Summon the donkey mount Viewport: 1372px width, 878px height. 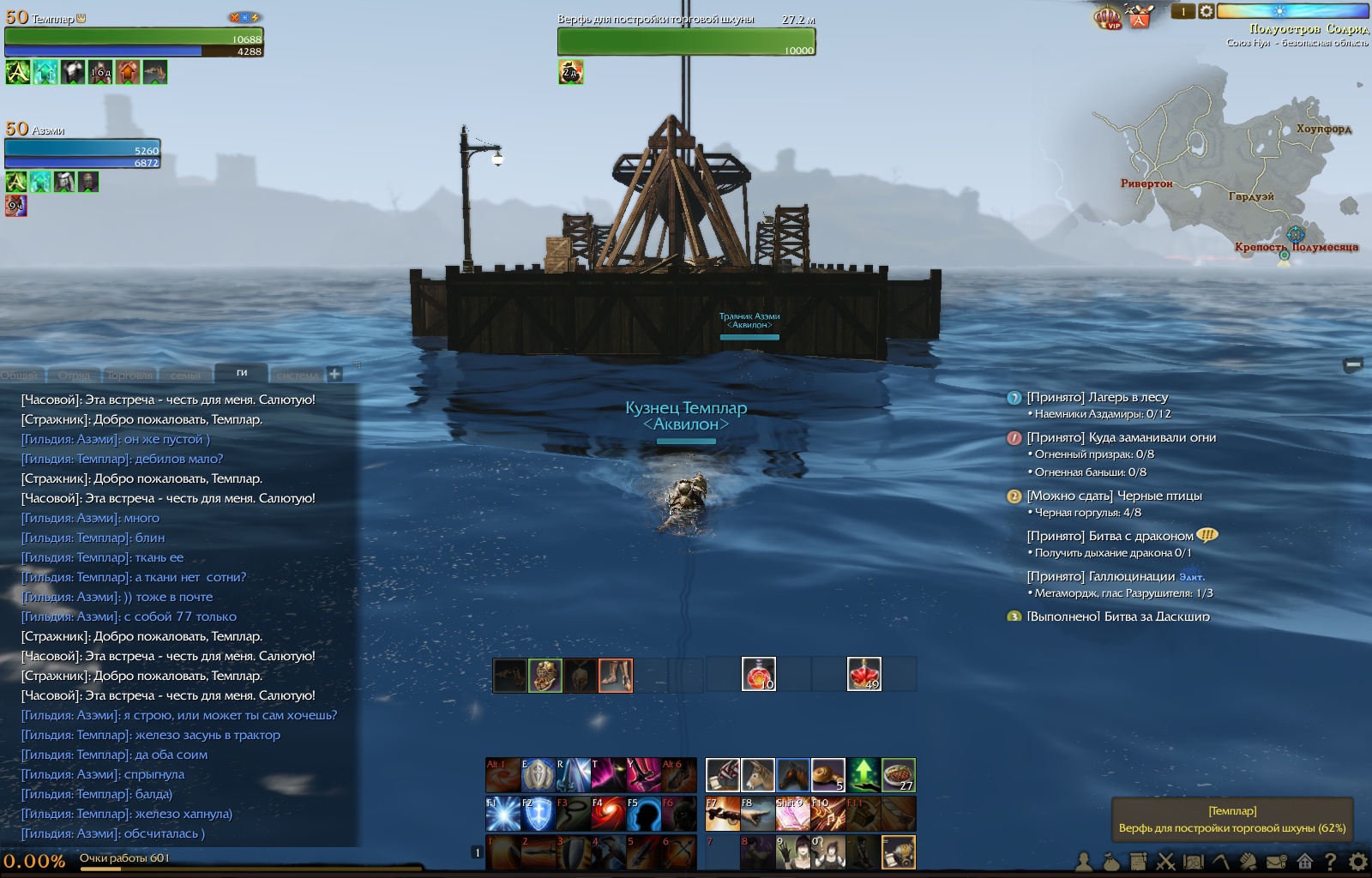click(x=758, y=775)
